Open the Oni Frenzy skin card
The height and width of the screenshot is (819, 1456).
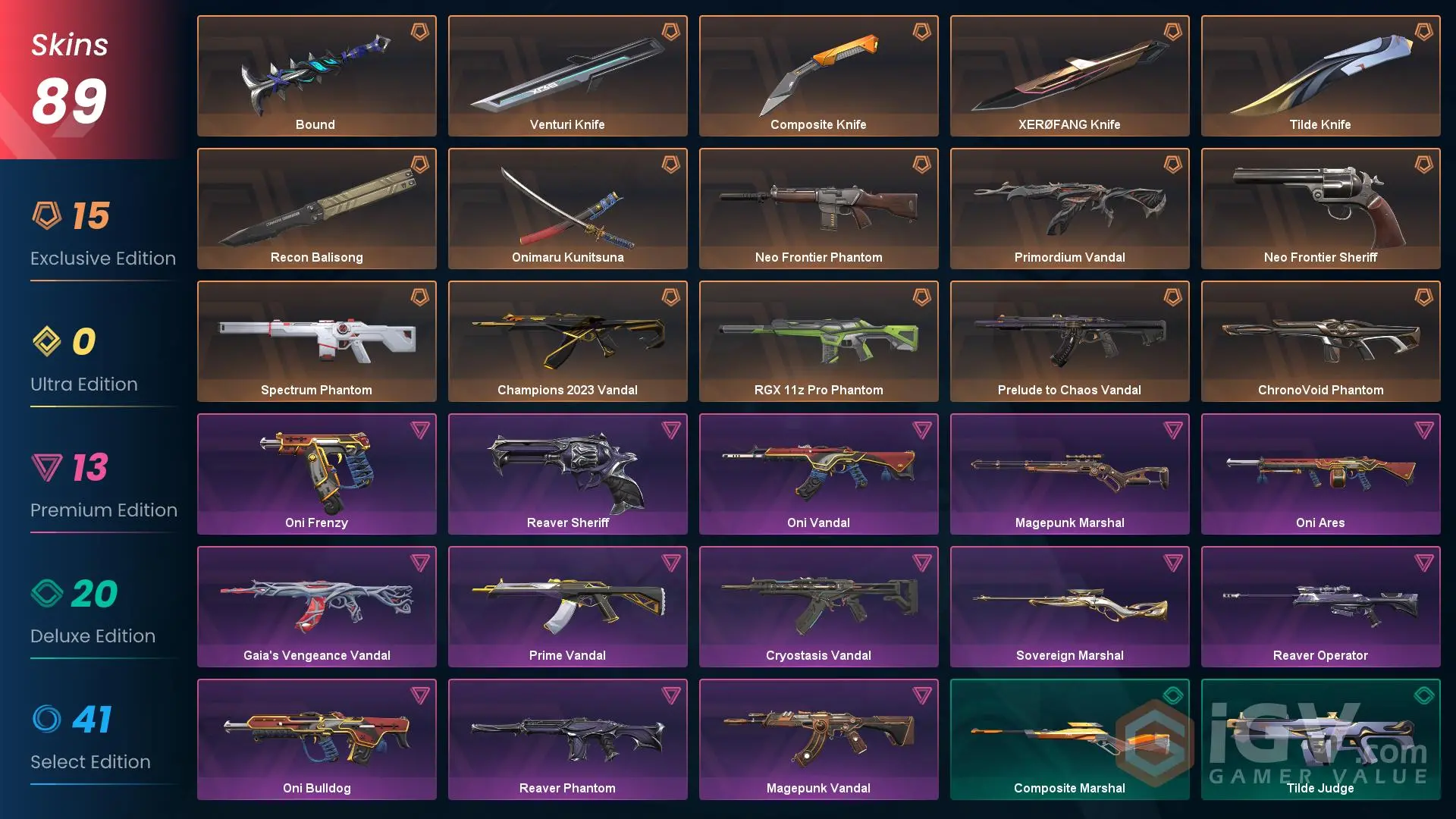click(x=316, y=470)
